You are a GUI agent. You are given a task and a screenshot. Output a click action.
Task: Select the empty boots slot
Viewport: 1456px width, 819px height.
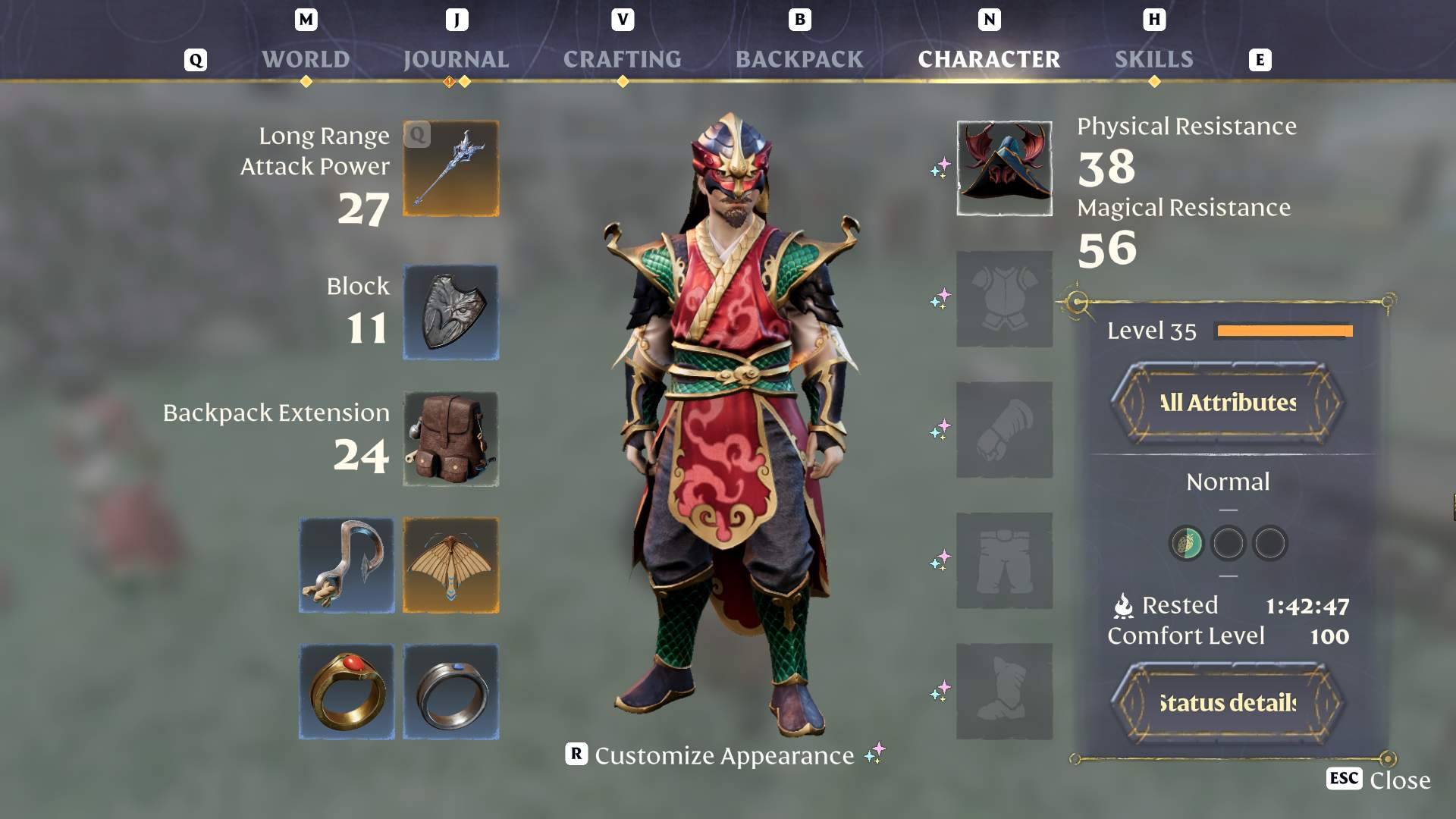1004,691
